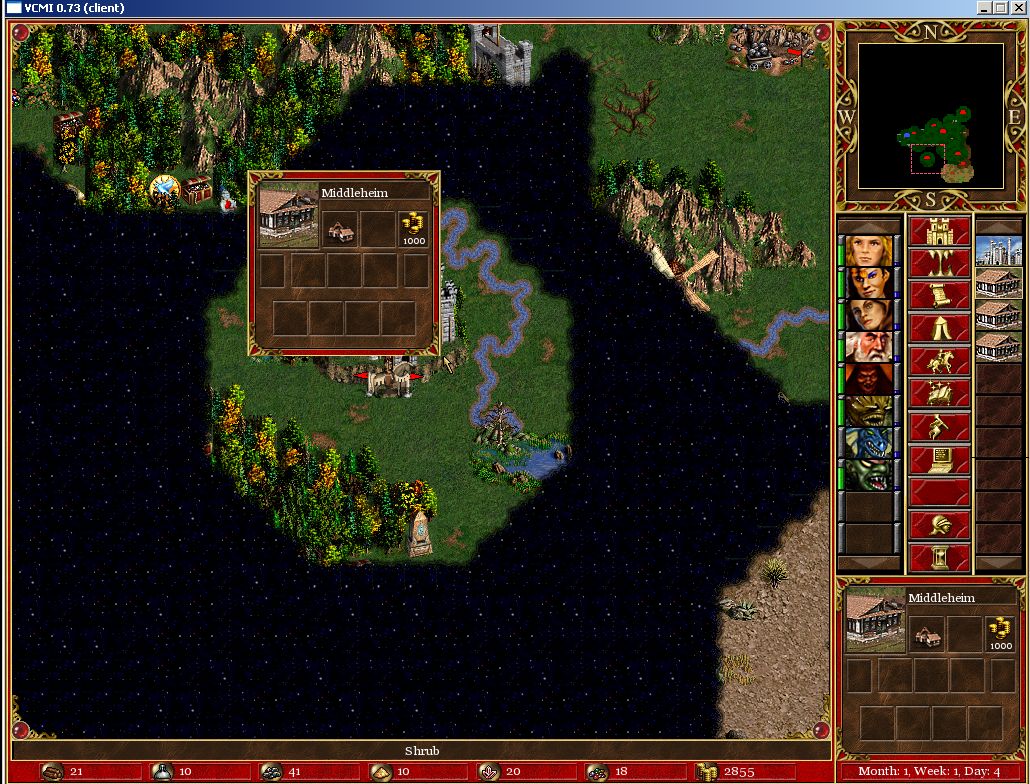Choose the red demon hero portrait
The image size is (1030, 784).
867,379
